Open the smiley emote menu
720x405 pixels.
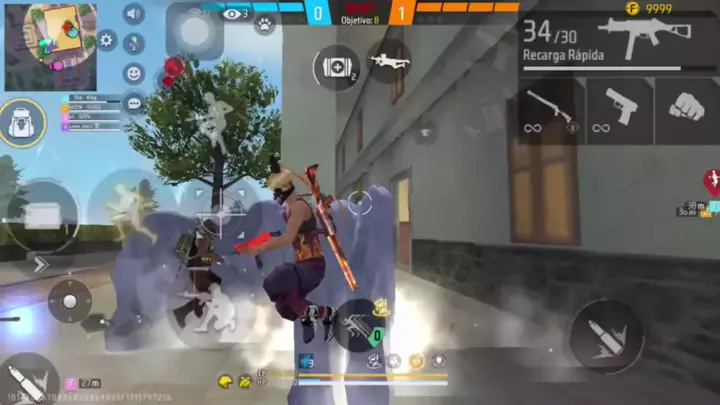click(x=134, y=73)
